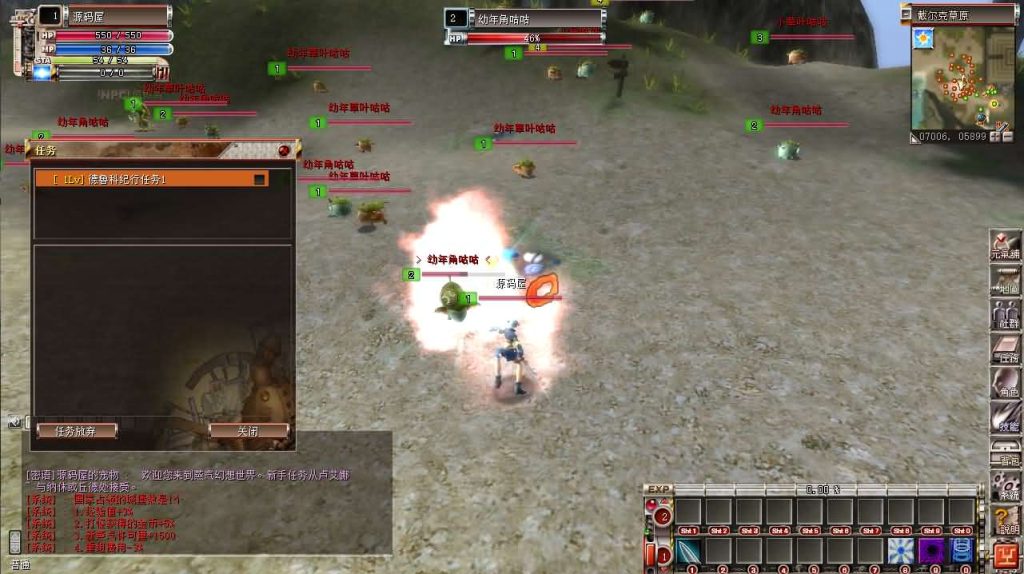Tick the checkbox on the quest row

pyautogui.click(x=260, y=180)
